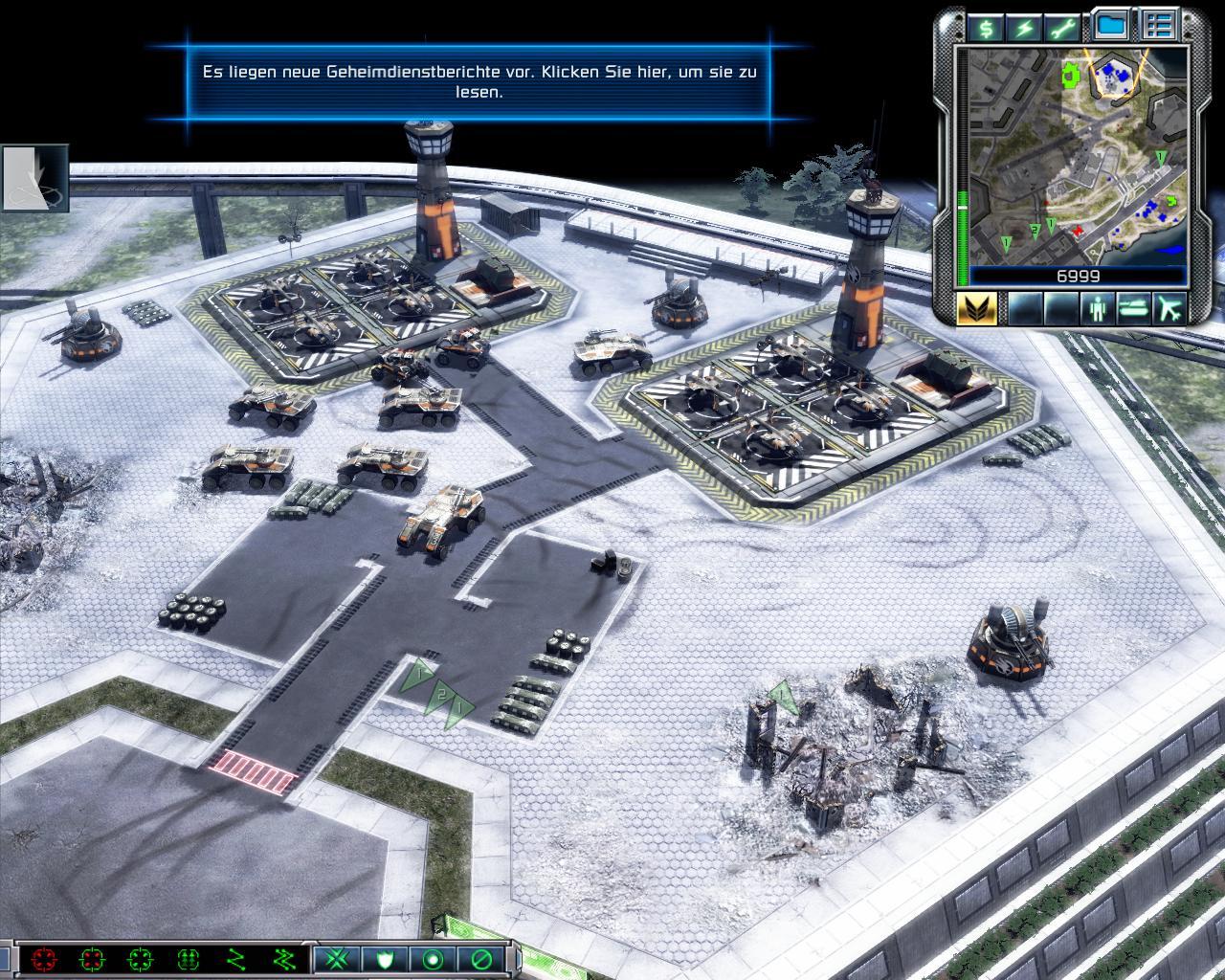Image resolution: width=1225 pixels, height=980 pixels.
Task: Open the gold chevron rank tab
Action: tap(976, 308)
